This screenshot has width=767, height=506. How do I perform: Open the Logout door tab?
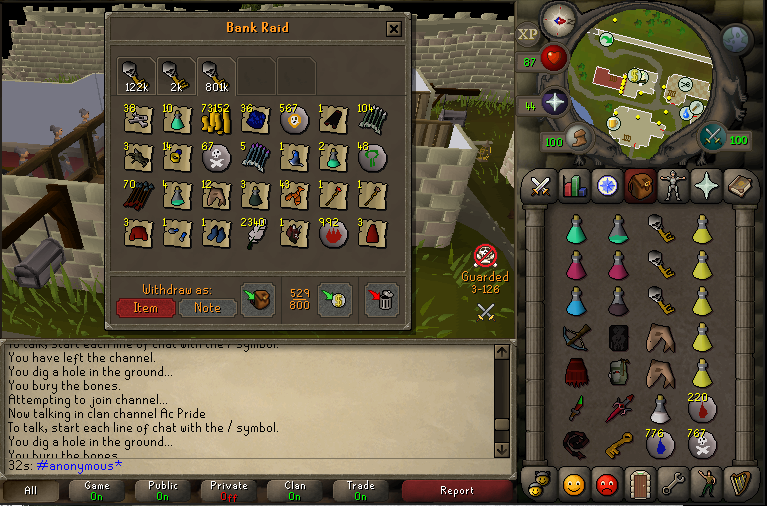[x=640, y=485]
